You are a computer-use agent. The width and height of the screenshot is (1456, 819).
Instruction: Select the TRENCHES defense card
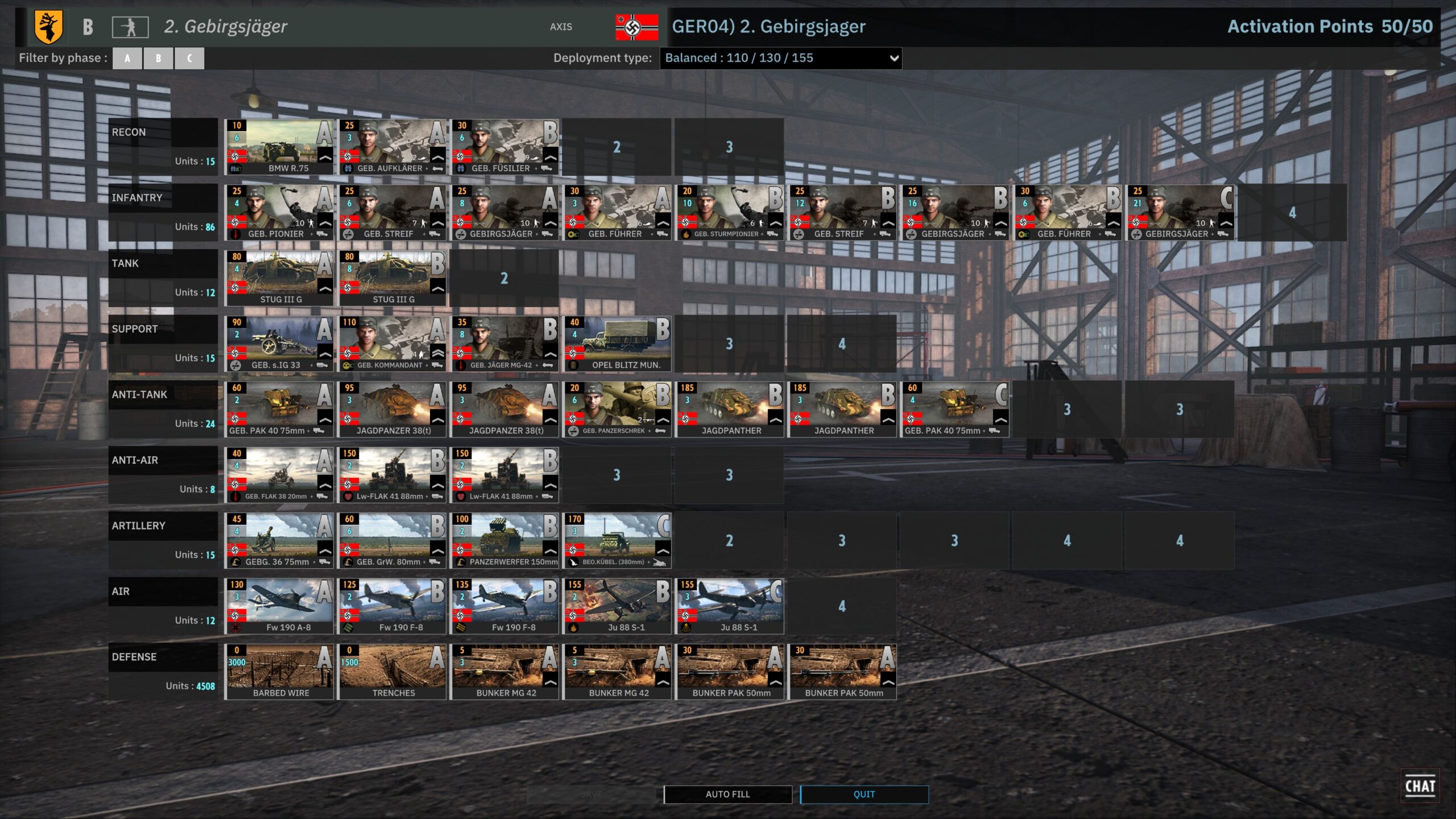(392, 672)
